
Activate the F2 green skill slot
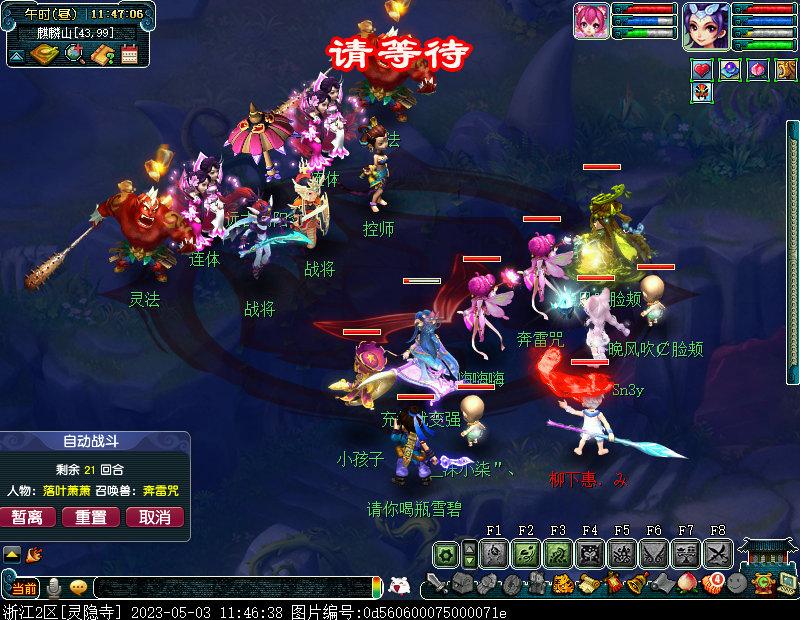point(526,553)
